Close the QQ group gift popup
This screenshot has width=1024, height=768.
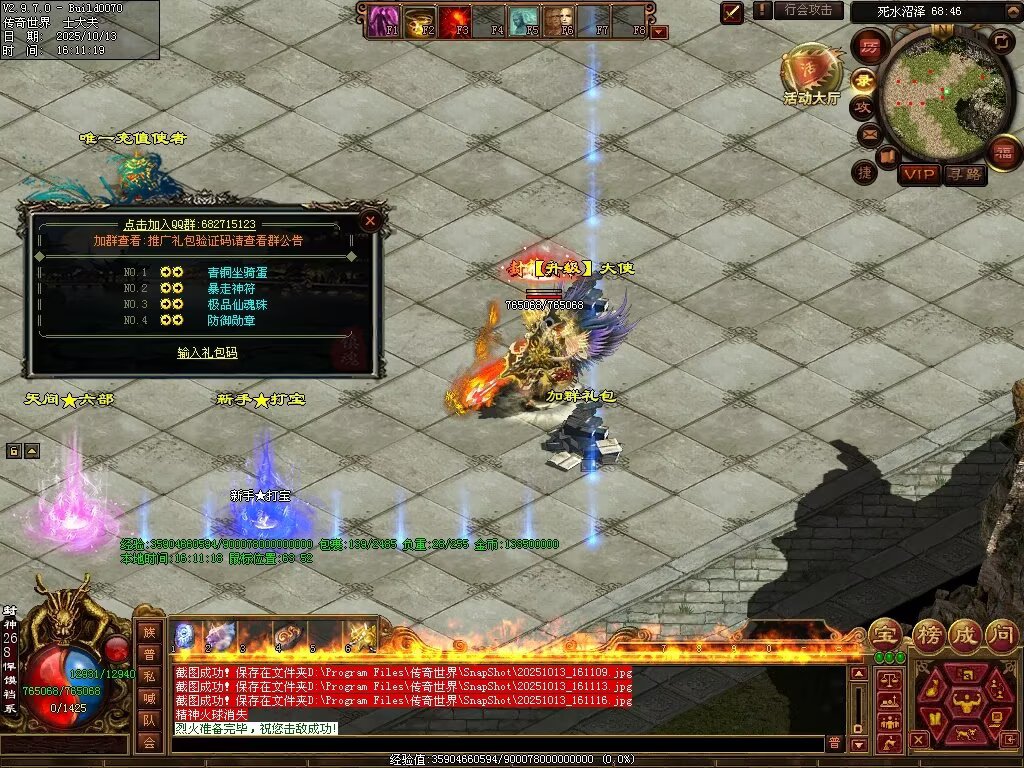(370, 220)
